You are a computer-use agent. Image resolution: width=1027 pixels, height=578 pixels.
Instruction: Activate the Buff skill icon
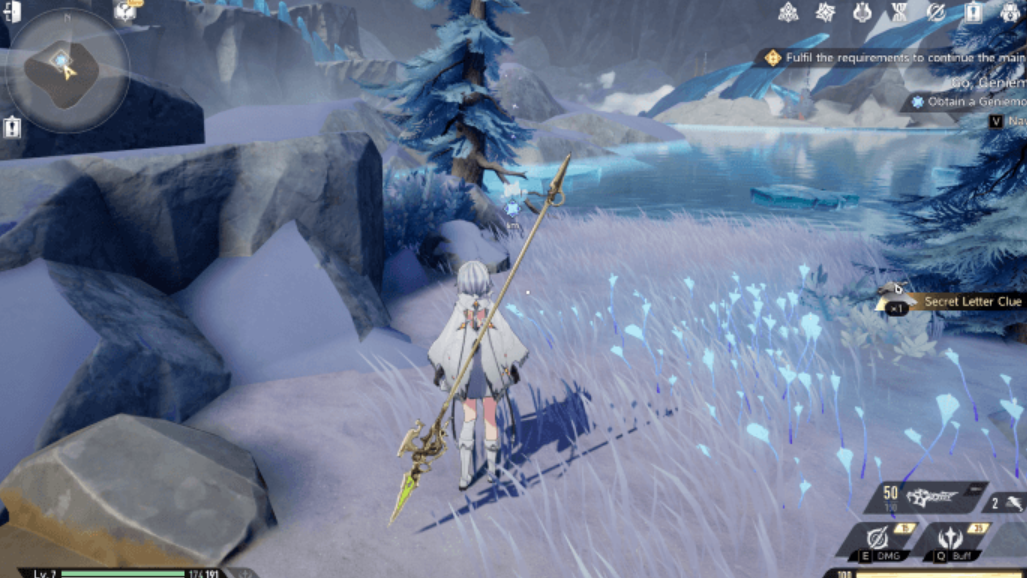coord(951,540)
